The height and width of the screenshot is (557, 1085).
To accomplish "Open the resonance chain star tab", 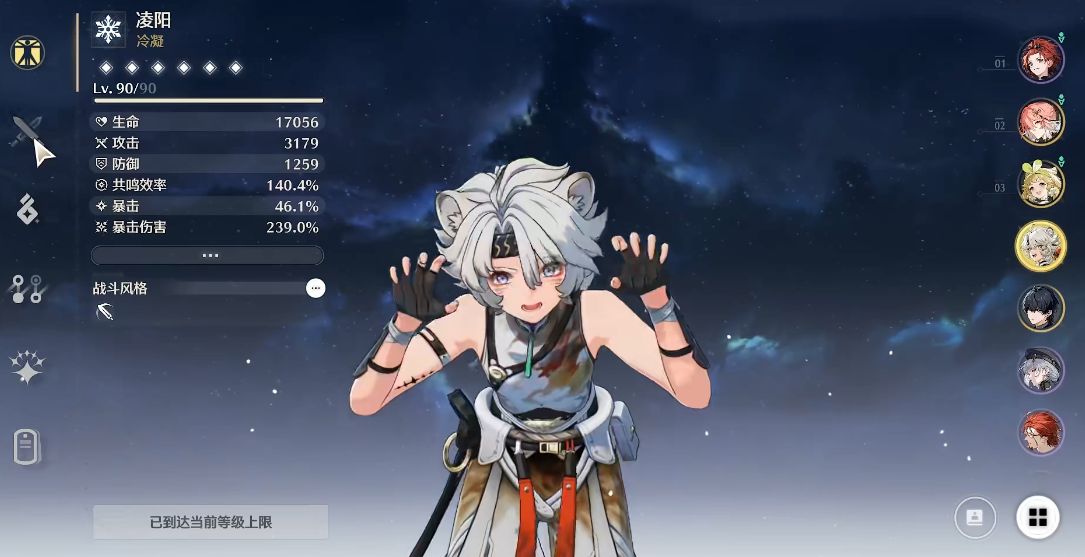I will [x=28, y=368].
